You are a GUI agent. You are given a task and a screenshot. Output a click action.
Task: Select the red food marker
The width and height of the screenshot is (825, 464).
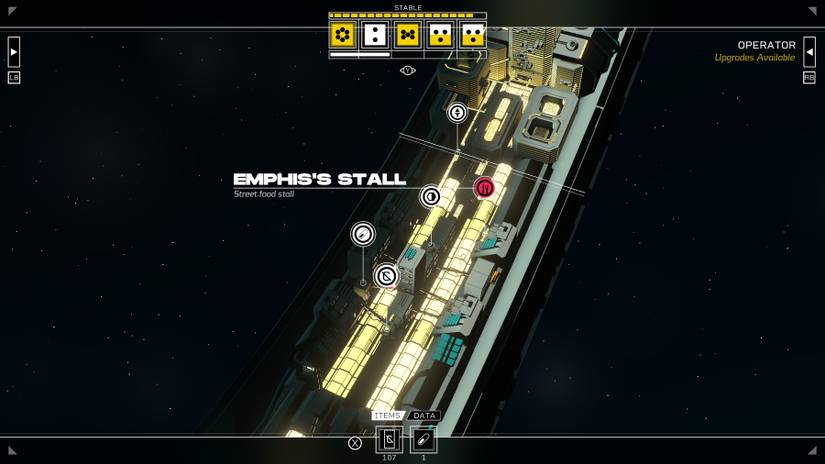click(x=484, y=187)
